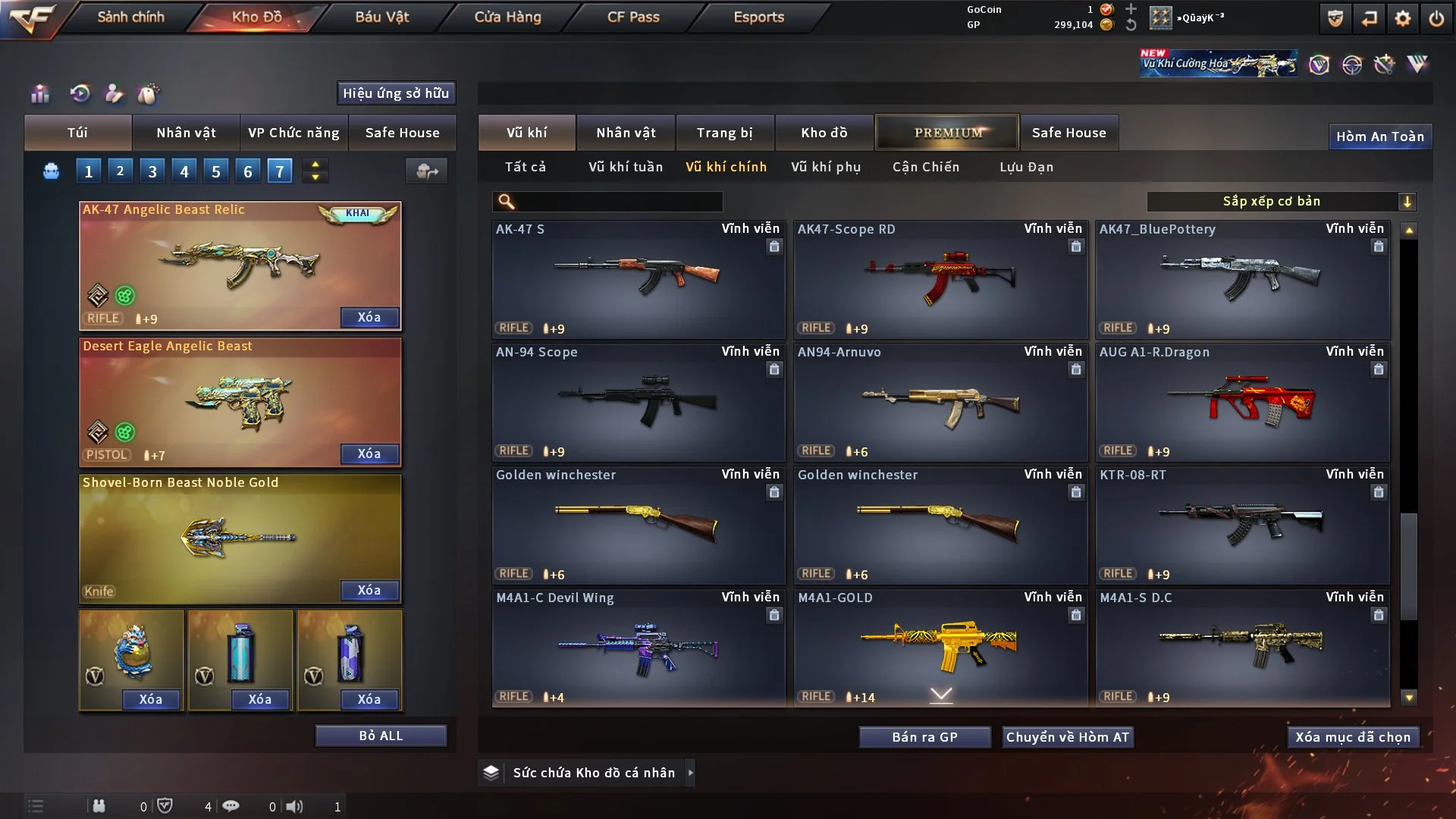Click the Bỏ ALL button

381,736
